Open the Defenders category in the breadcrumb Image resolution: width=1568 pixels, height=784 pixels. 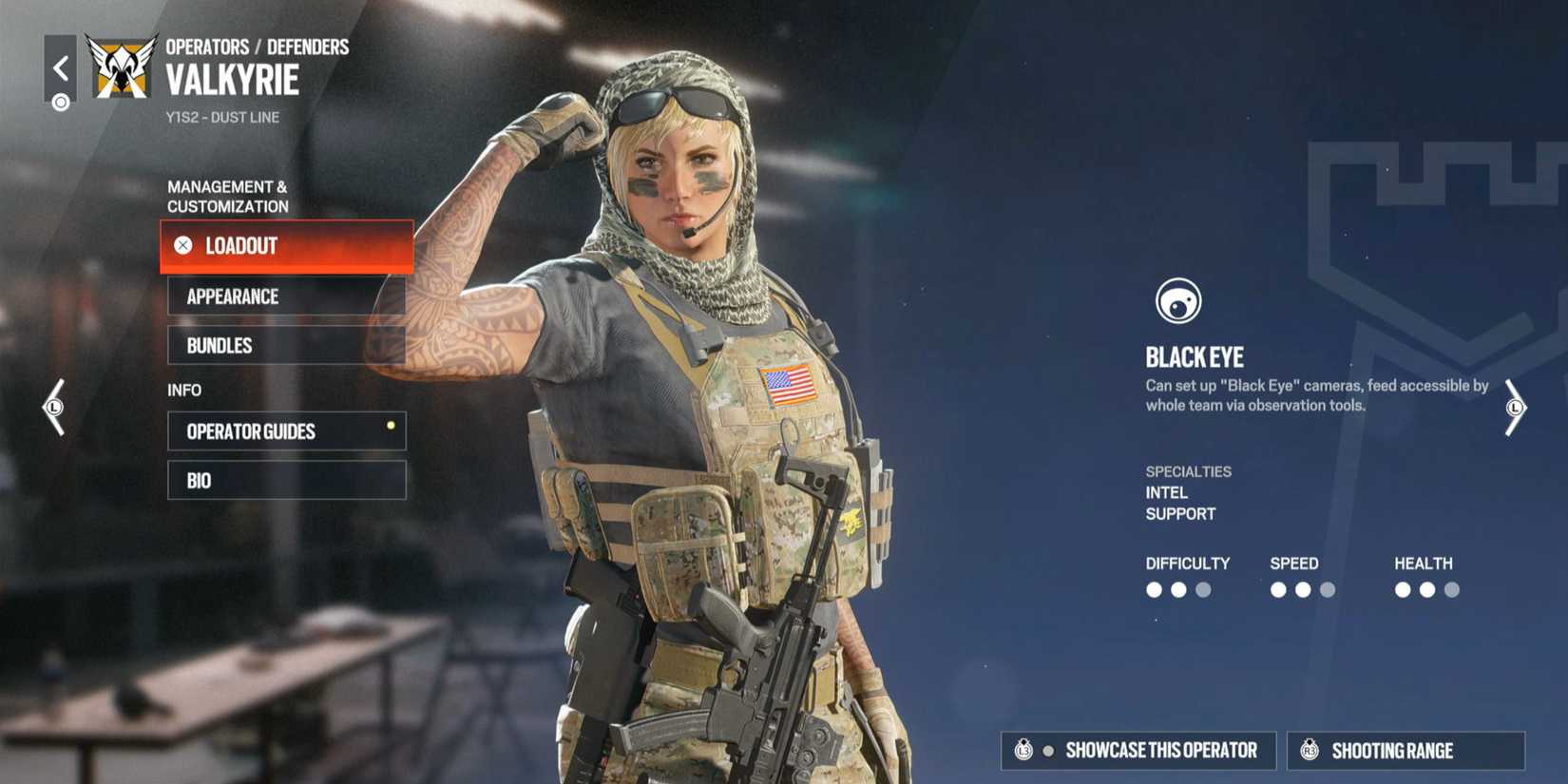click(307, 46)
